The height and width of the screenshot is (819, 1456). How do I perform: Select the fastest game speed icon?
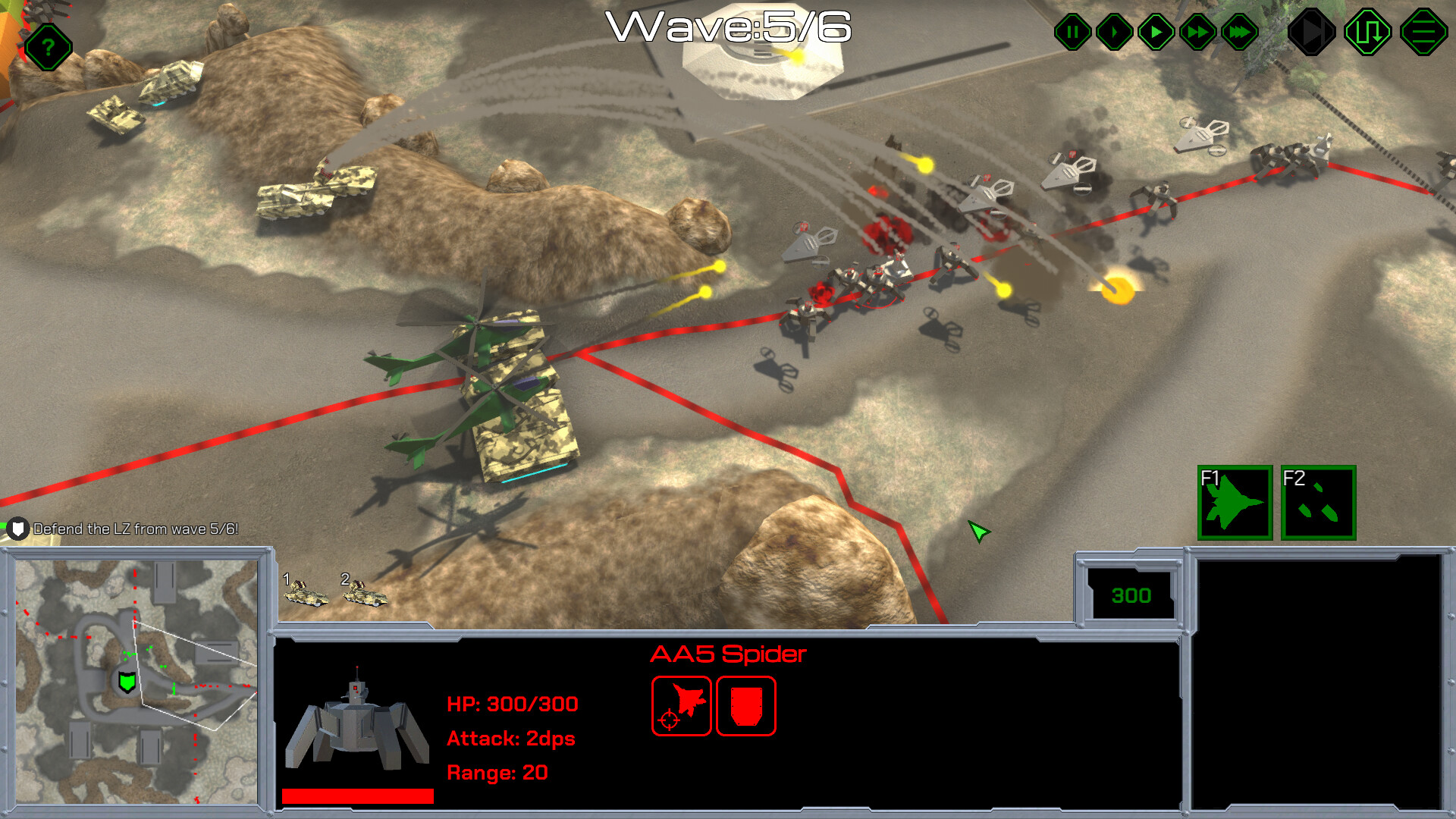[x=1238, y=32]
